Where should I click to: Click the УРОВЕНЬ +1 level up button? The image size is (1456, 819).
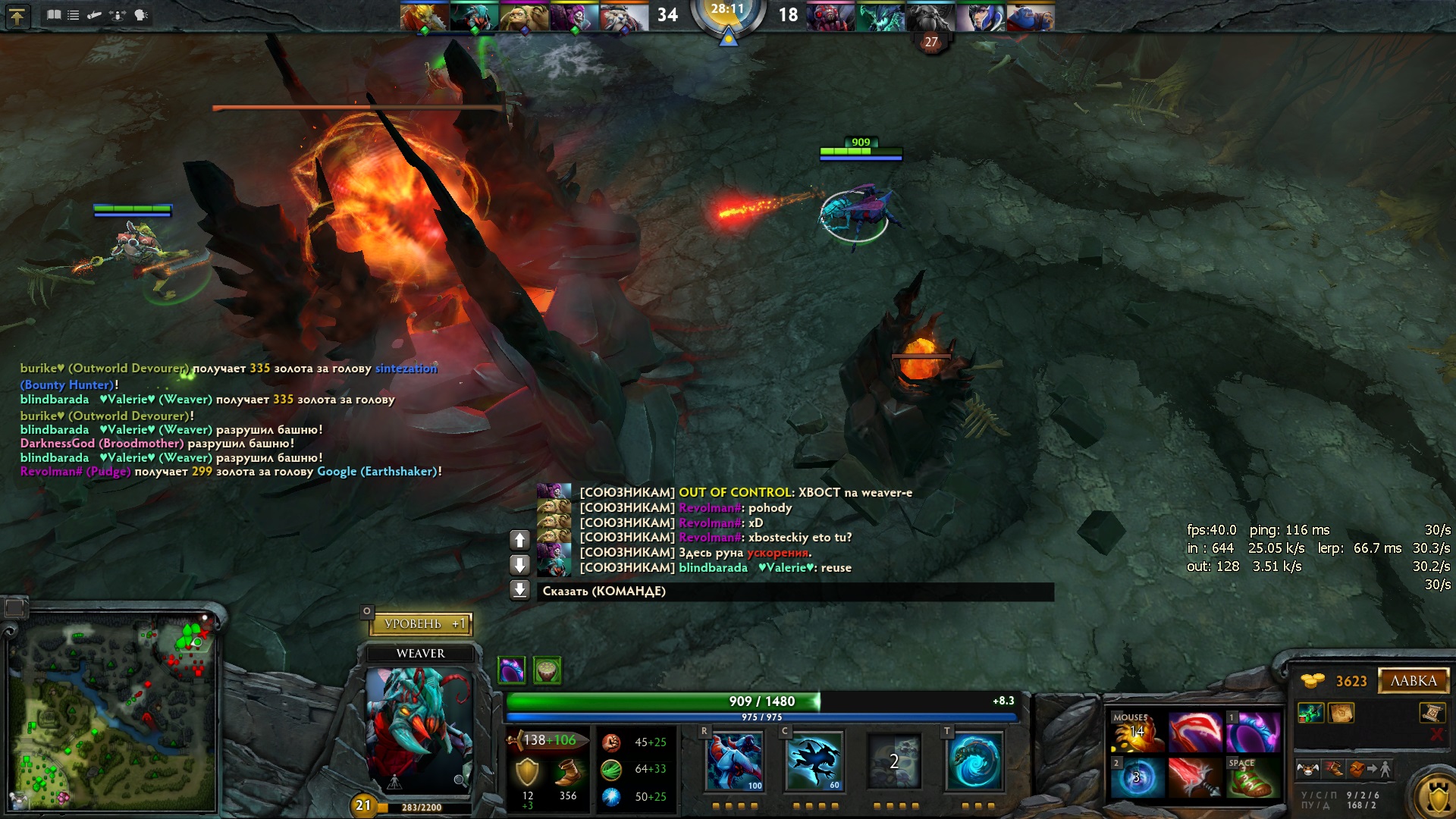(x=421, y=623)
